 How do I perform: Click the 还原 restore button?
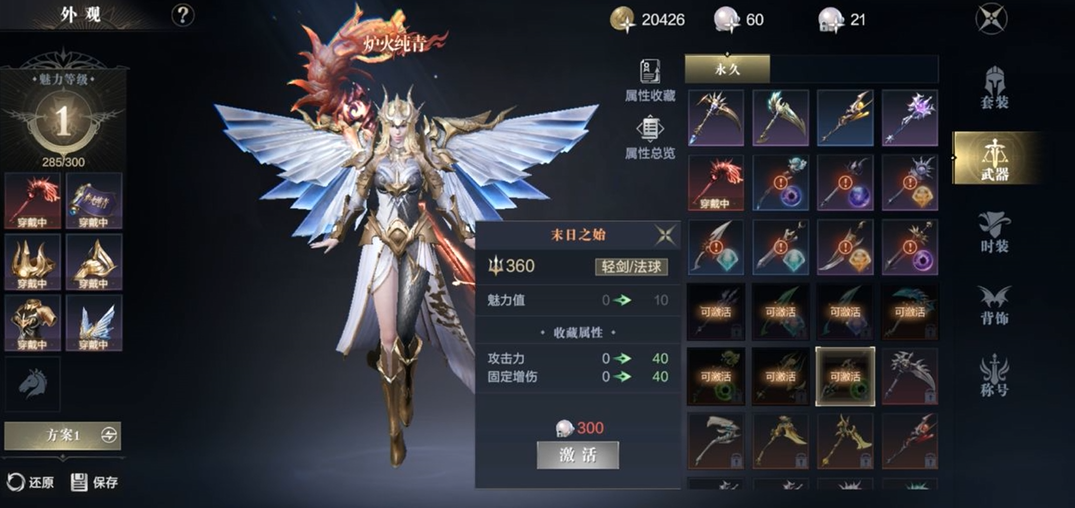point(30,482)
